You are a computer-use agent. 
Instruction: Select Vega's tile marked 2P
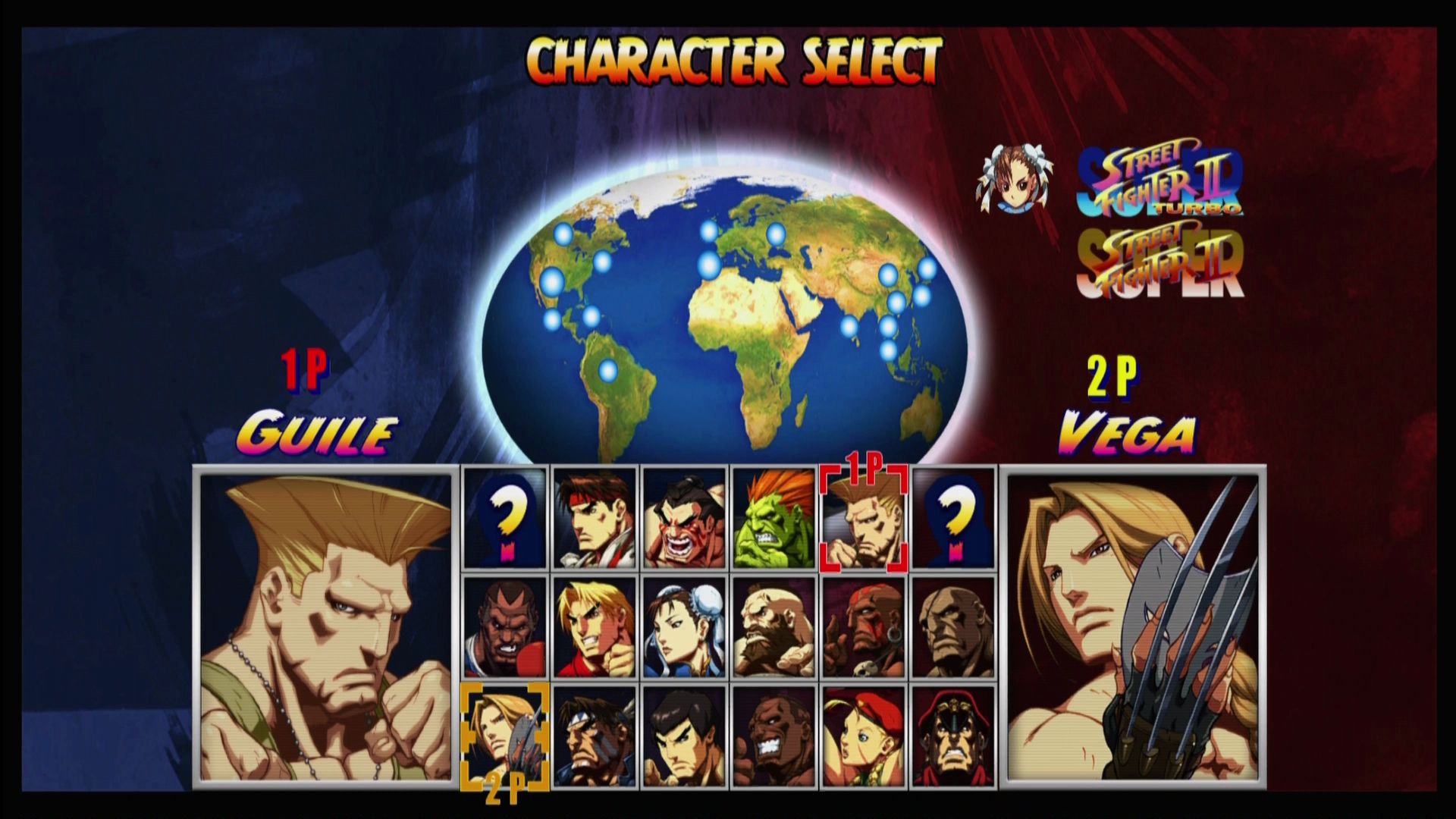505,736
